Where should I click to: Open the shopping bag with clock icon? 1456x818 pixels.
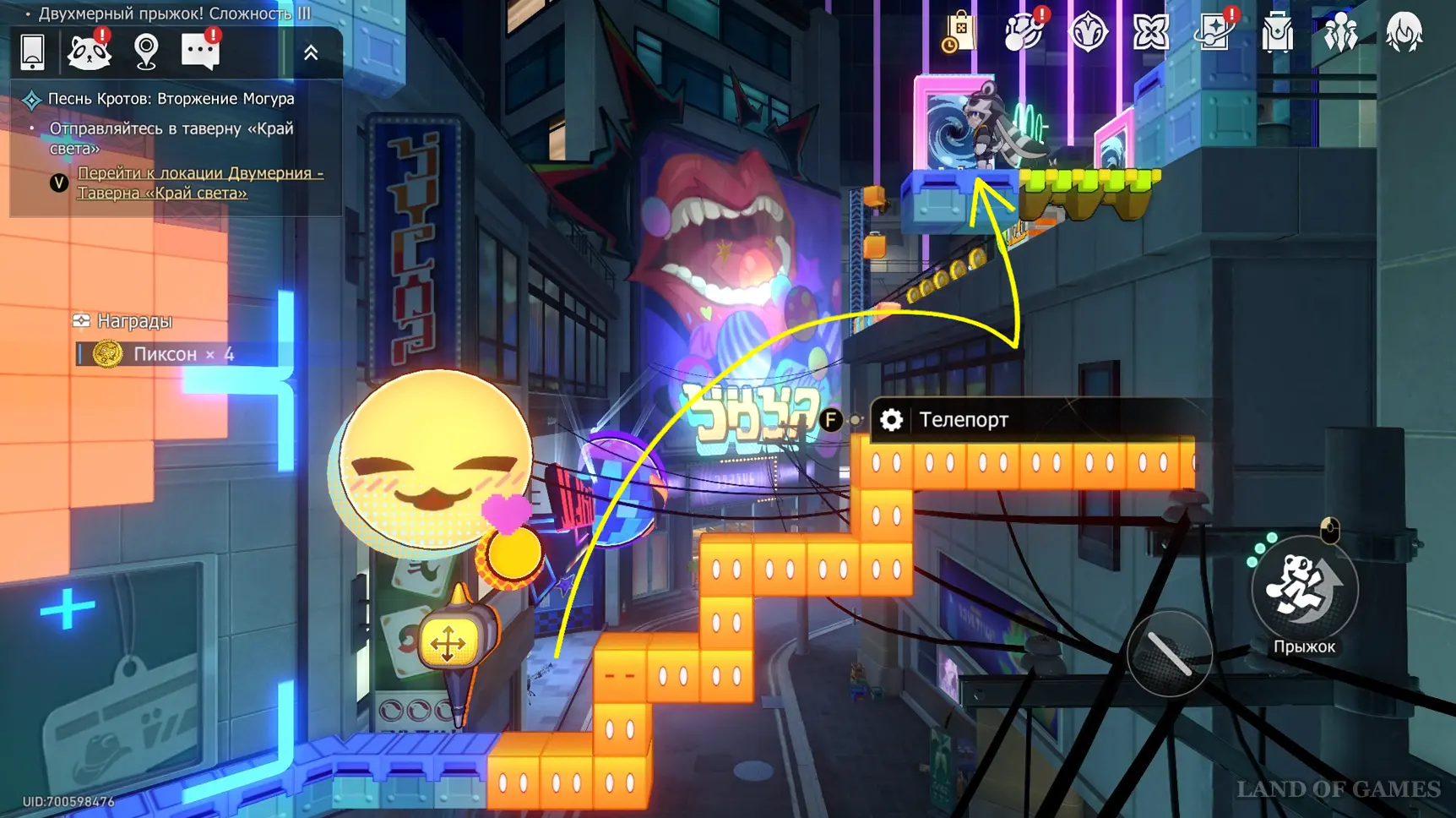959,34
